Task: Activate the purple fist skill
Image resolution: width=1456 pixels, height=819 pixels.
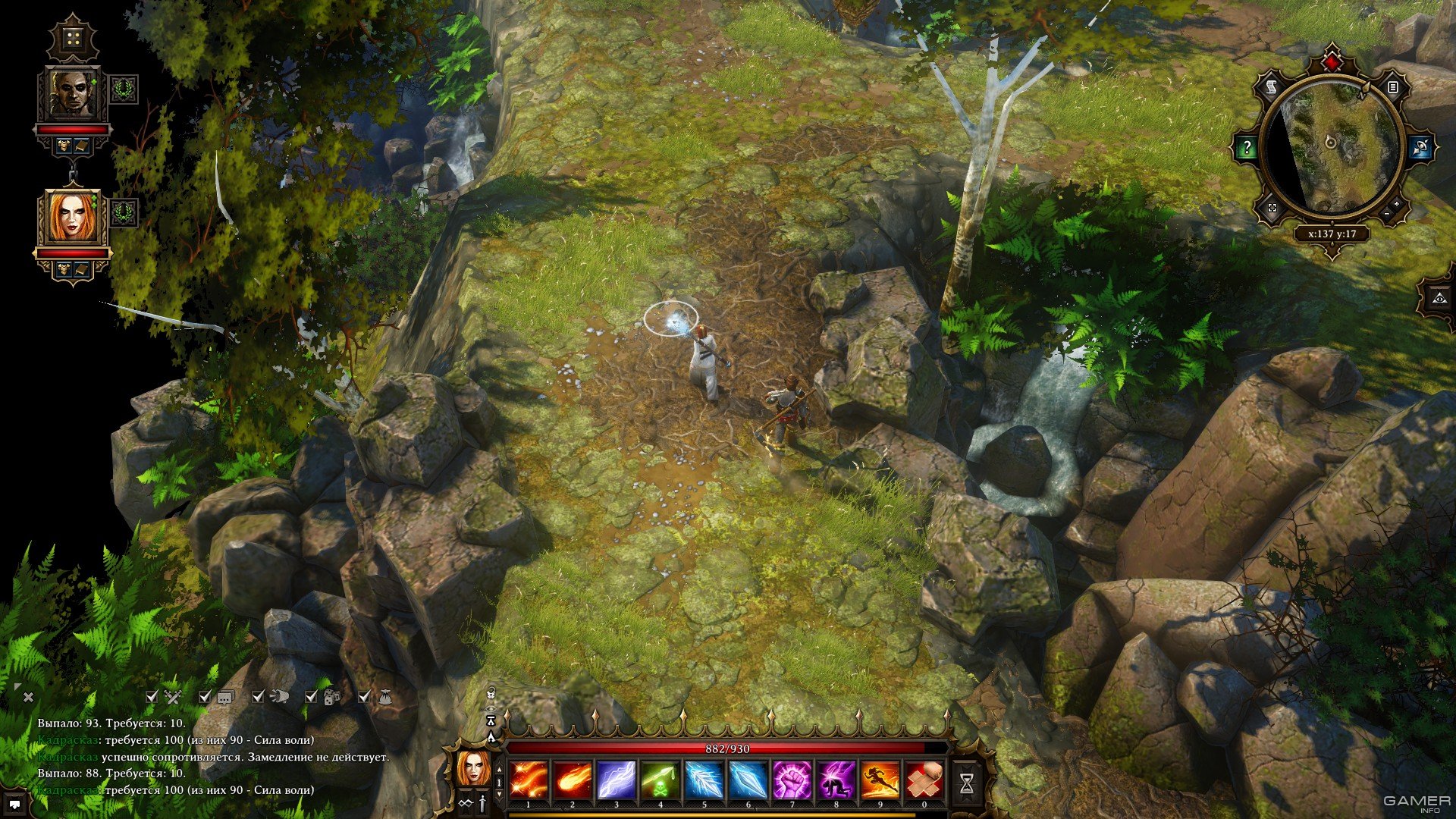Action: [792, 780]
